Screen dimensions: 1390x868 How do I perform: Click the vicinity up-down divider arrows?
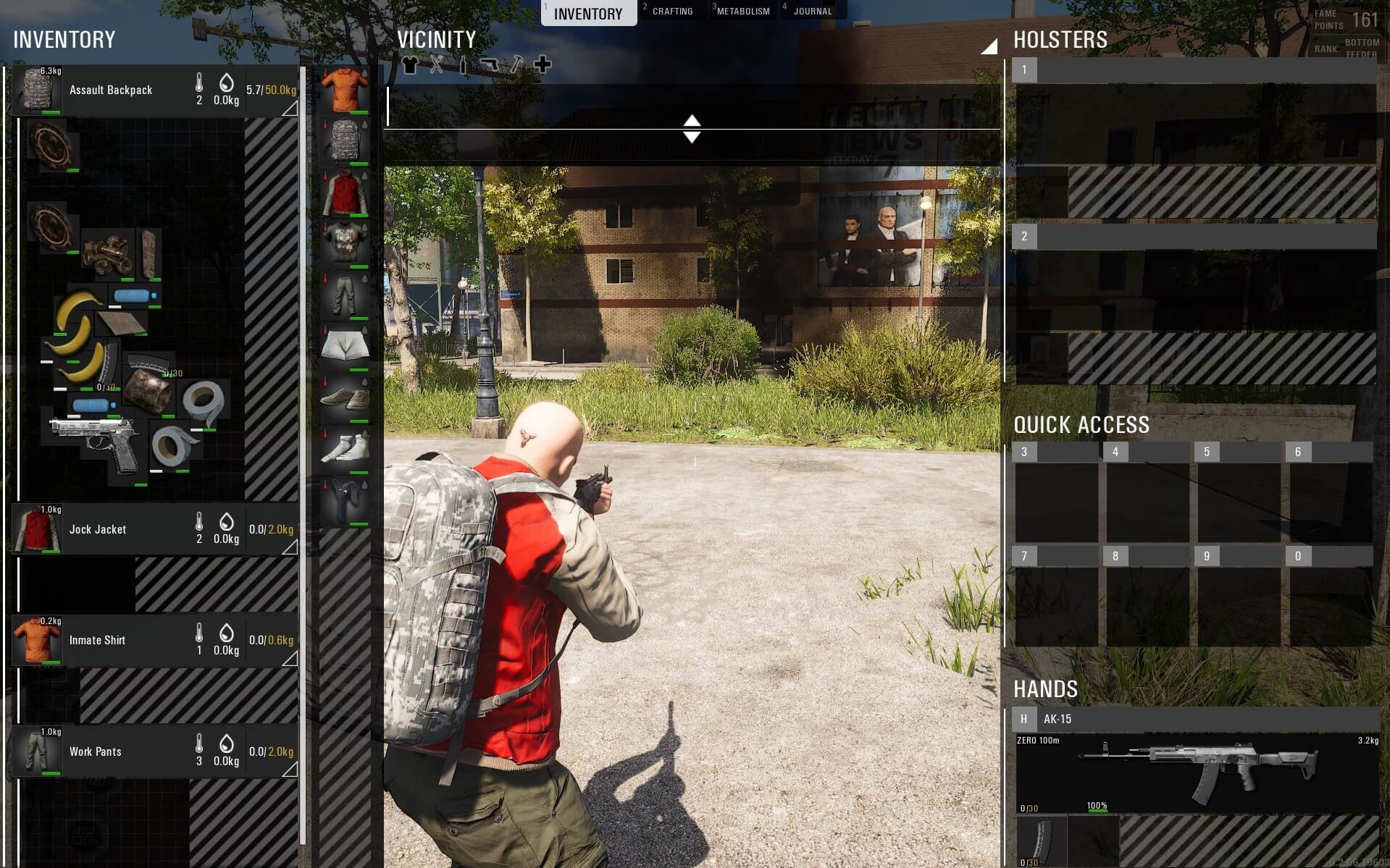click(x=692, y=129)
